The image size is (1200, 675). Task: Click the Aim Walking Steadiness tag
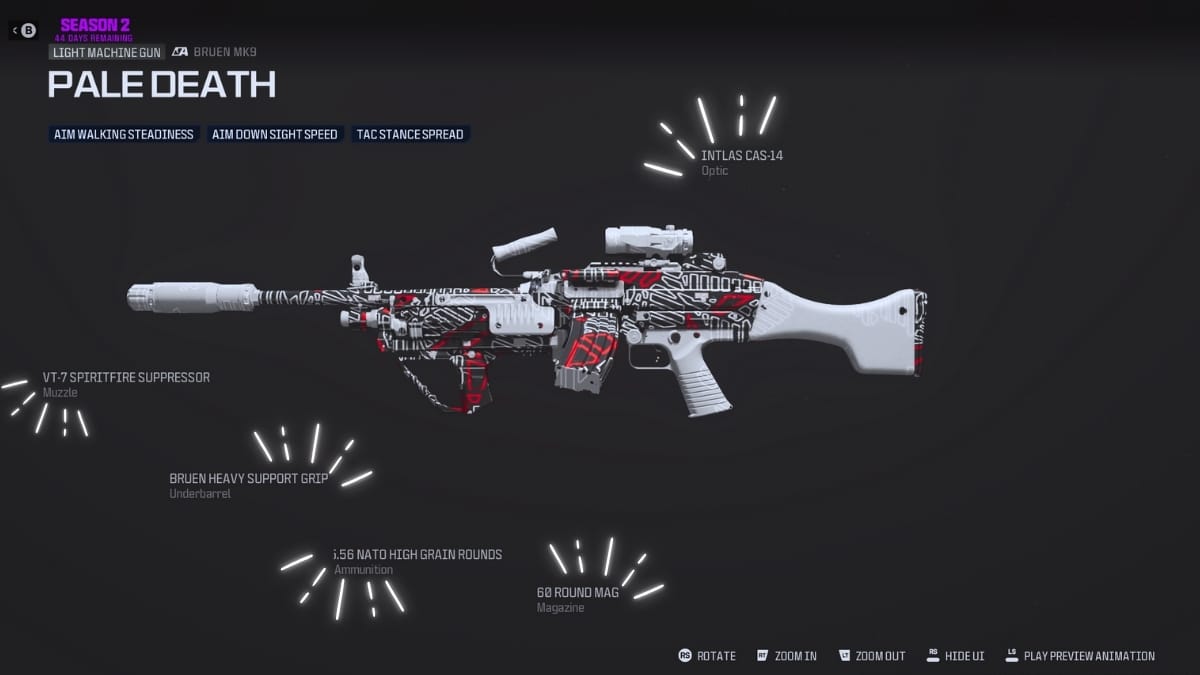[125, 134]
